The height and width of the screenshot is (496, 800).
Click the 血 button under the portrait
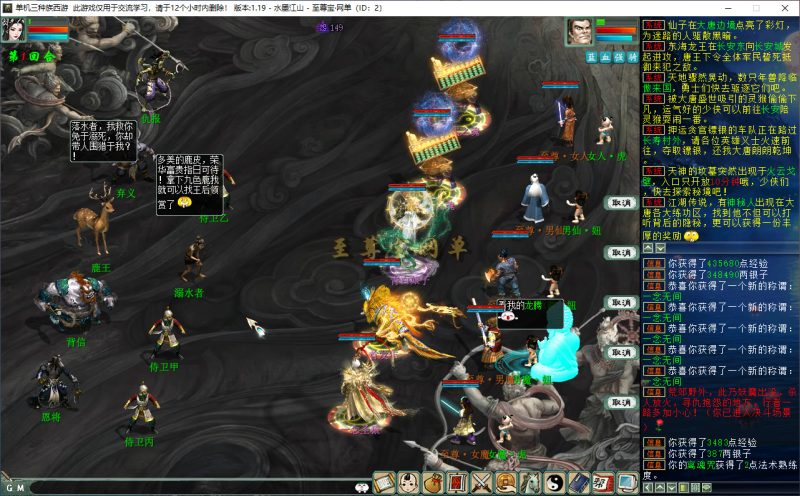606,57
